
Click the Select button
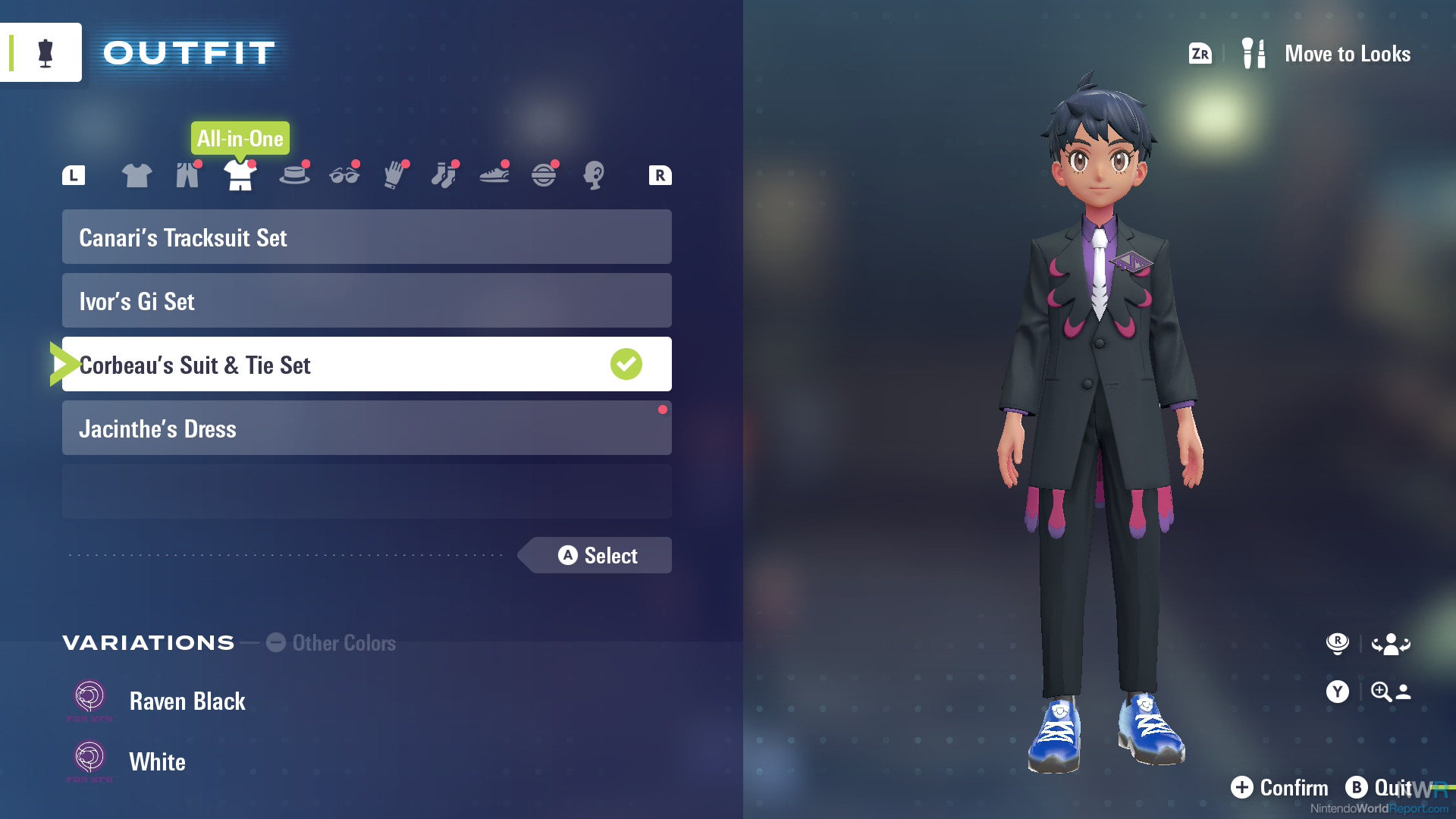pyautogui.click(x=598, y=556)
